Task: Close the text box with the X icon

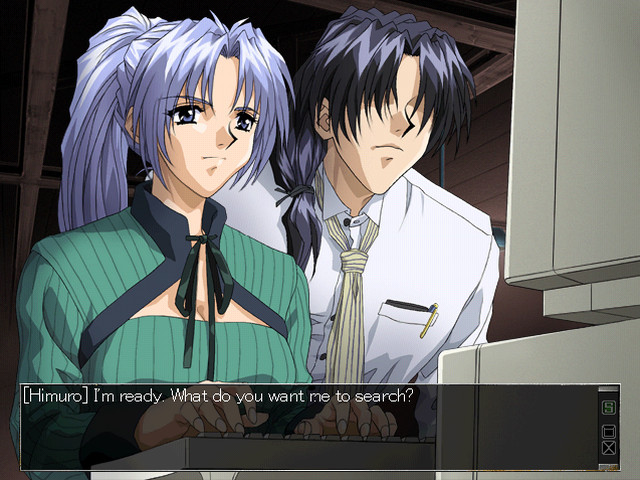Action: 607,448
